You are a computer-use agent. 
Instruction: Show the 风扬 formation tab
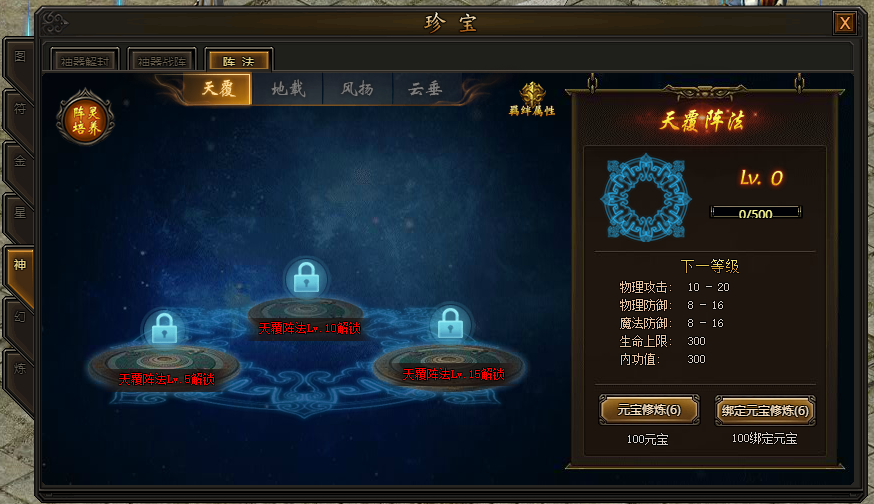(357, 89)
